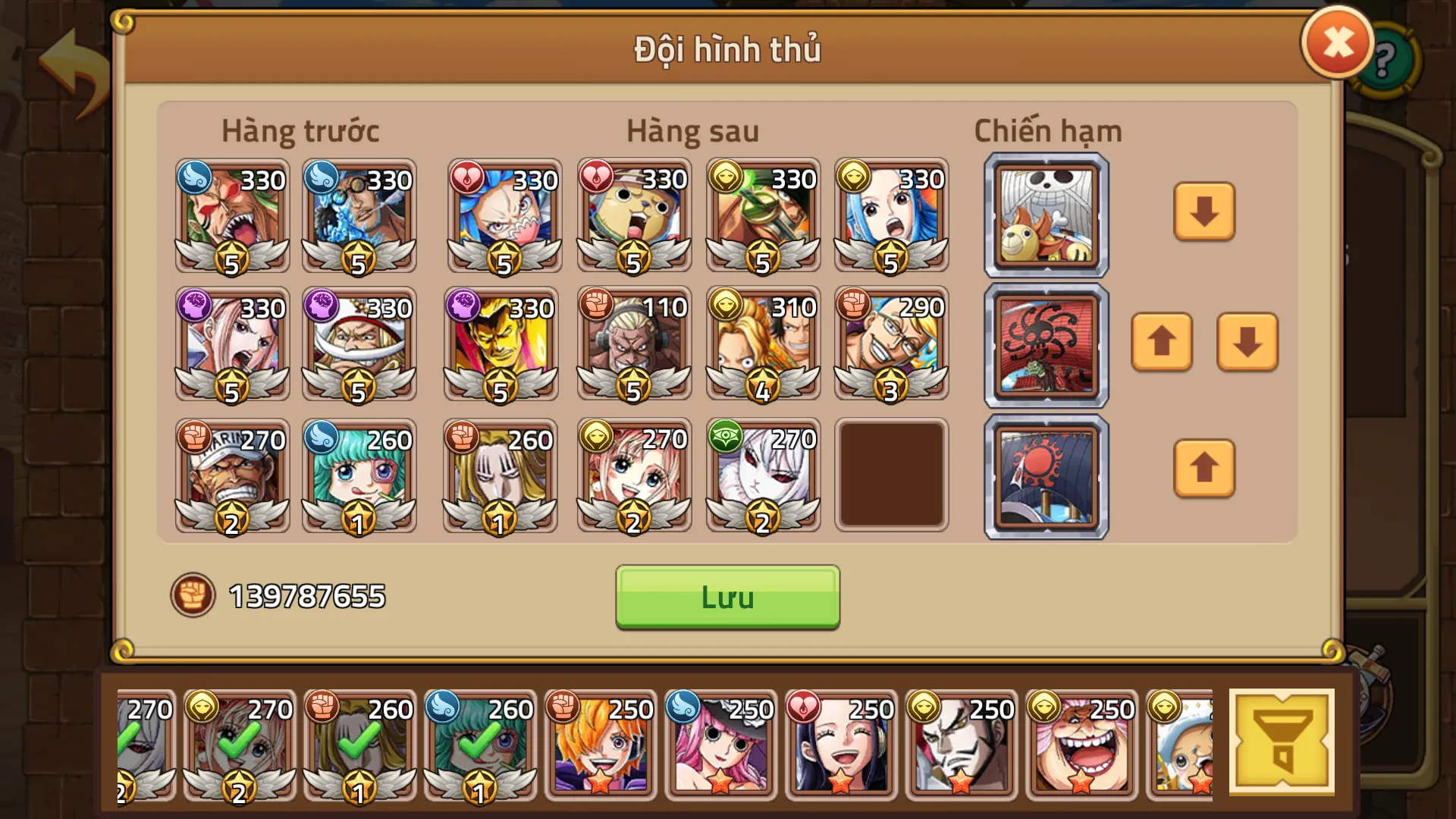Viewport: 1456px width, 819px height.
Task: Click the empty hero slot in the lineup
Action: pos(891,475)
